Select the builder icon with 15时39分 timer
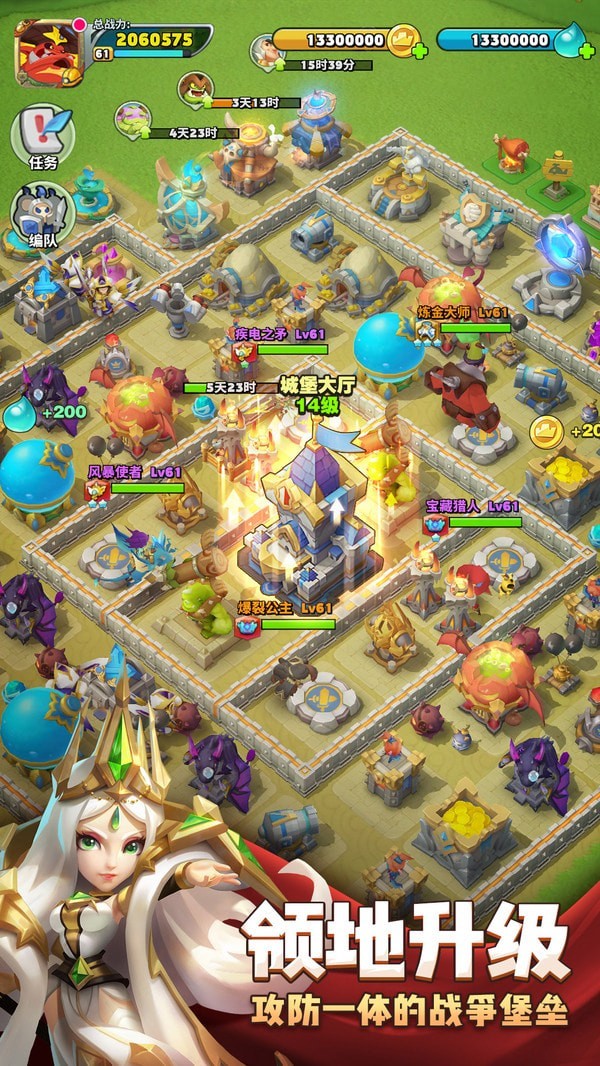Image resolution: width=600 pixels, height=1066 pixels. tap(266, 50)
